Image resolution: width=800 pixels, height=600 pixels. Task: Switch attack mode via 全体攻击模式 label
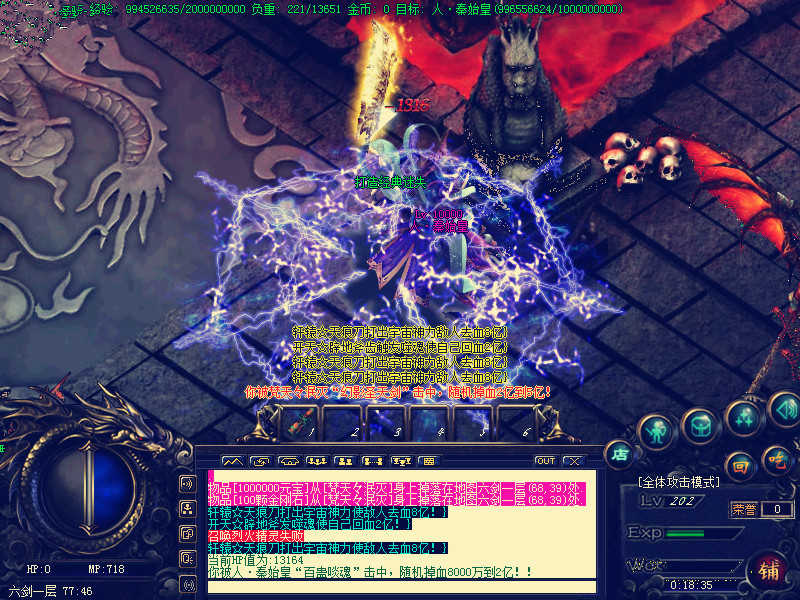680,482
